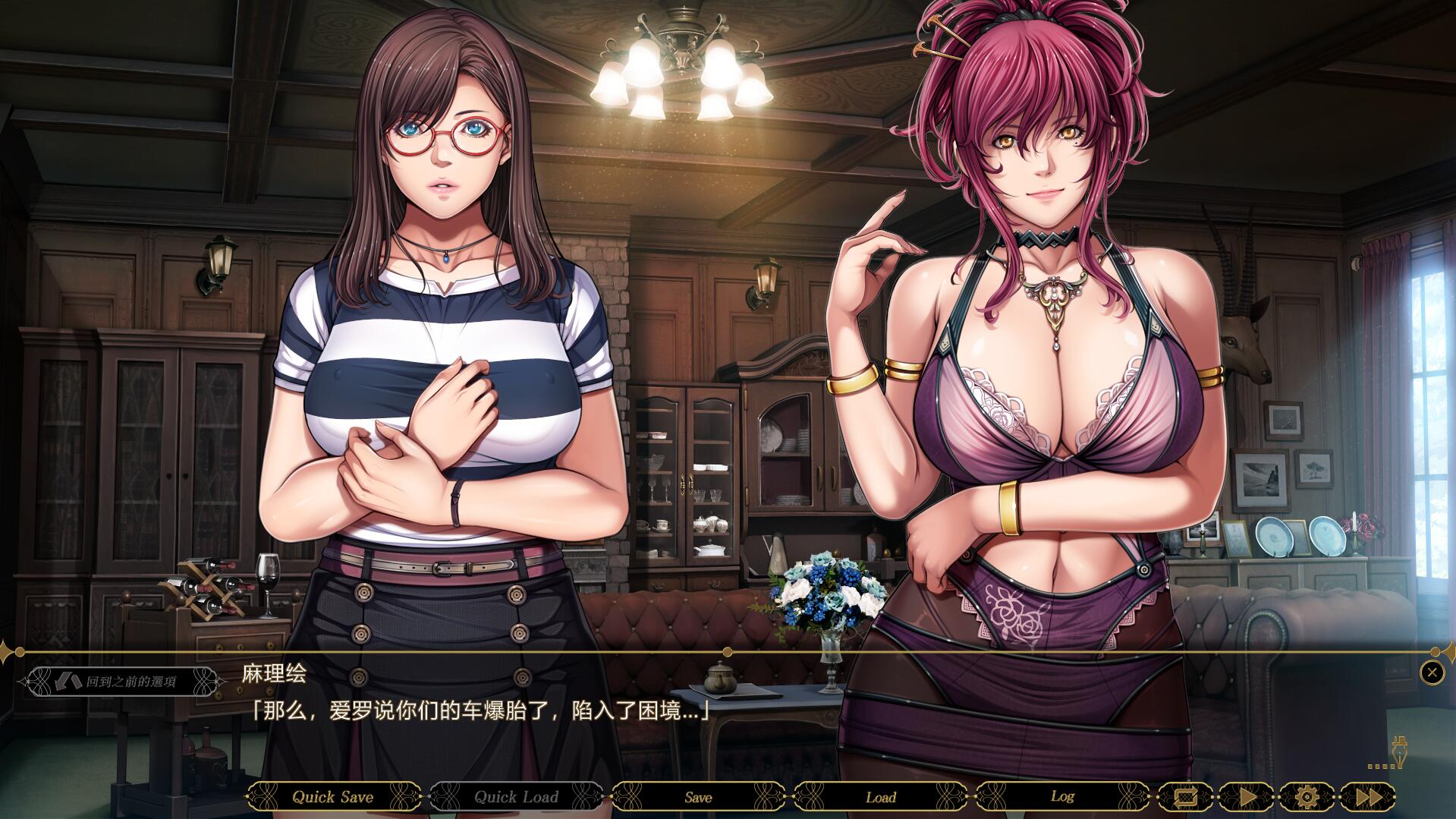Use Quick Load to restore progress

pyautogui.click(x=516, y=797)
